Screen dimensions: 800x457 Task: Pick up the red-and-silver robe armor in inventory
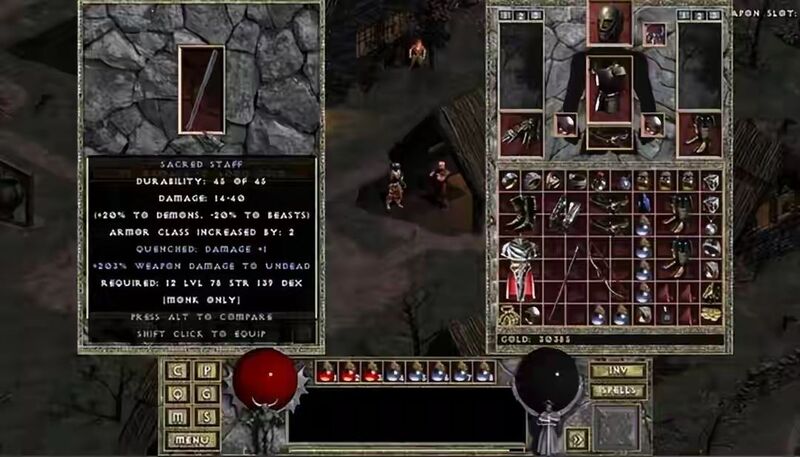tap(518, 264)
